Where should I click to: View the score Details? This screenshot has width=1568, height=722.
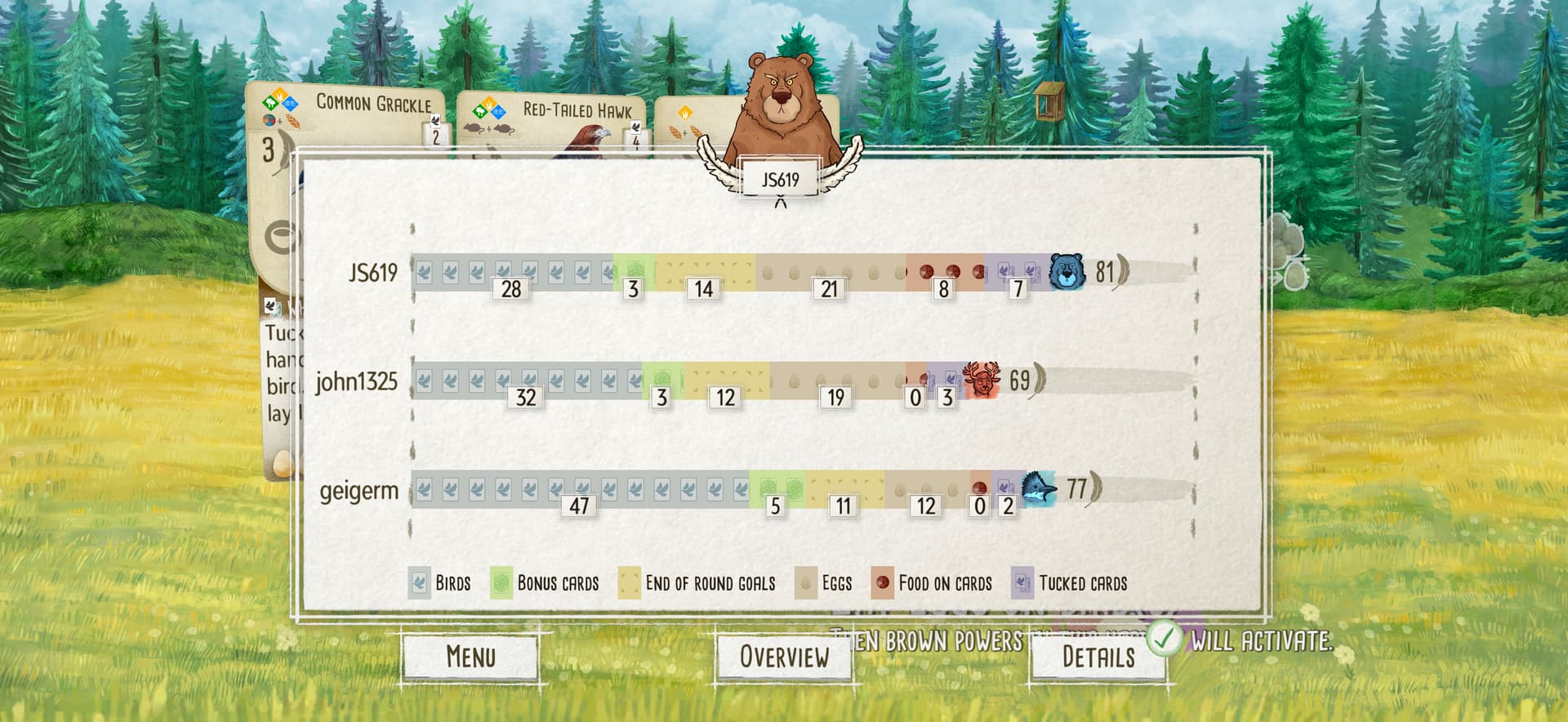point(1097,657)
